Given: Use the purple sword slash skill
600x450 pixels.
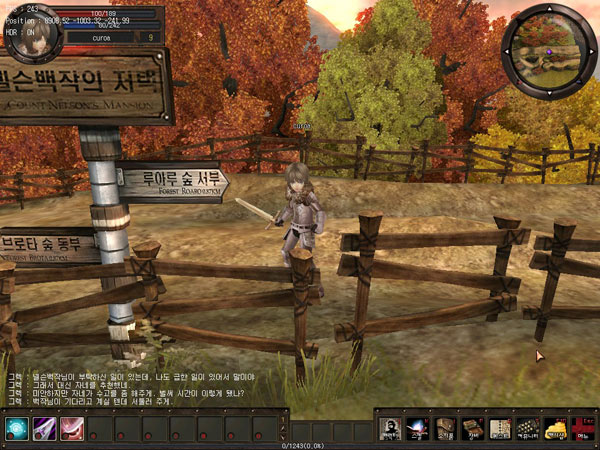Looking at the screenshot, I should point(45,428).
